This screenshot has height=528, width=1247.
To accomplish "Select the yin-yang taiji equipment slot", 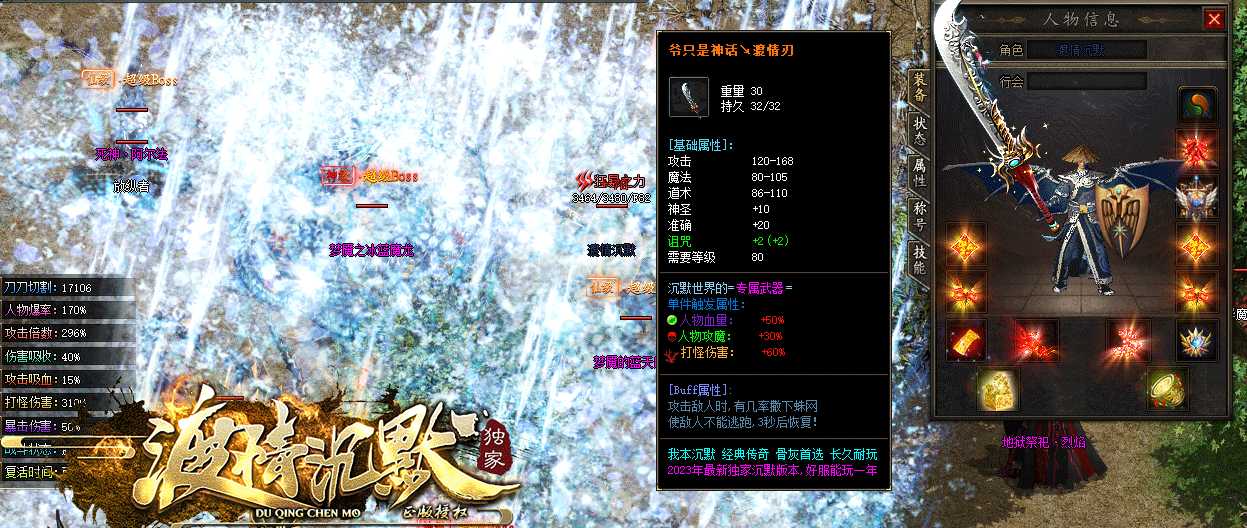I will pos(1196,105).
